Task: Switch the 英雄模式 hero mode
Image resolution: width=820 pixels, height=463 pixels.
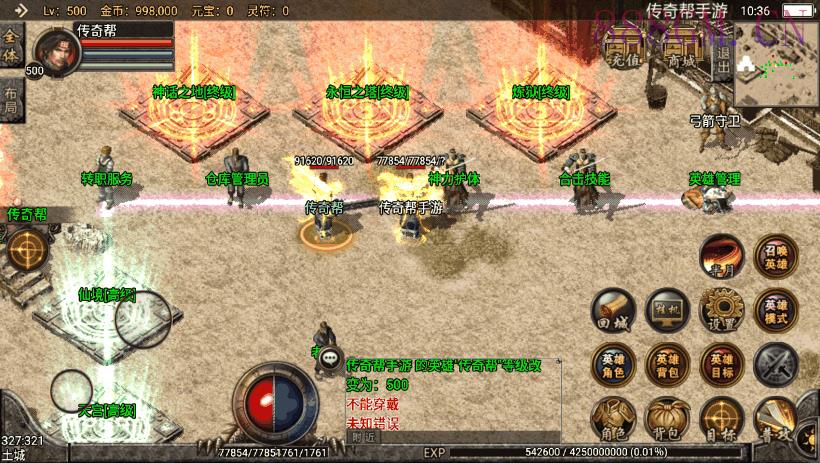Action: point(776,310)
